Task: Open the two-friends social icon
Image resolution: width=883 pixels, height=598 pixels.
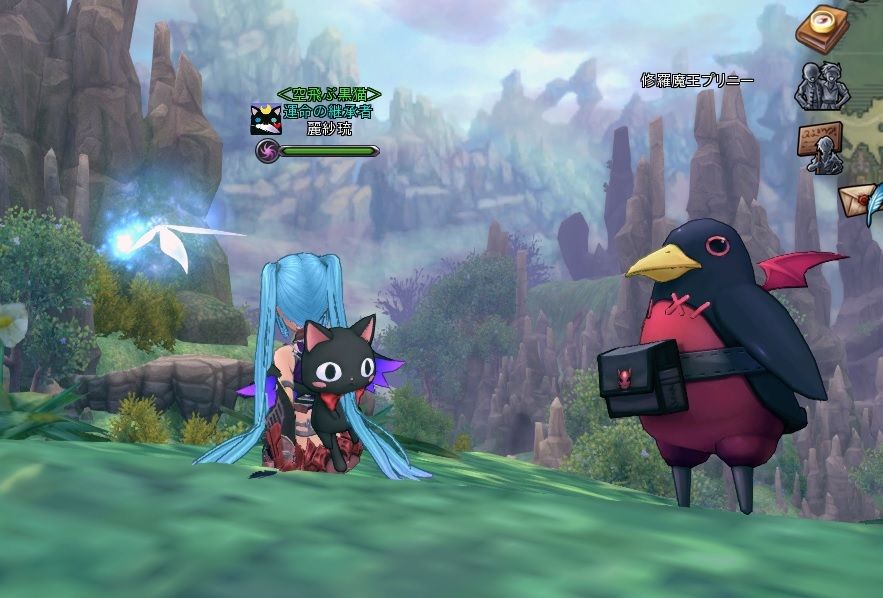Action: pyautogui.click(x=821, y=86)
